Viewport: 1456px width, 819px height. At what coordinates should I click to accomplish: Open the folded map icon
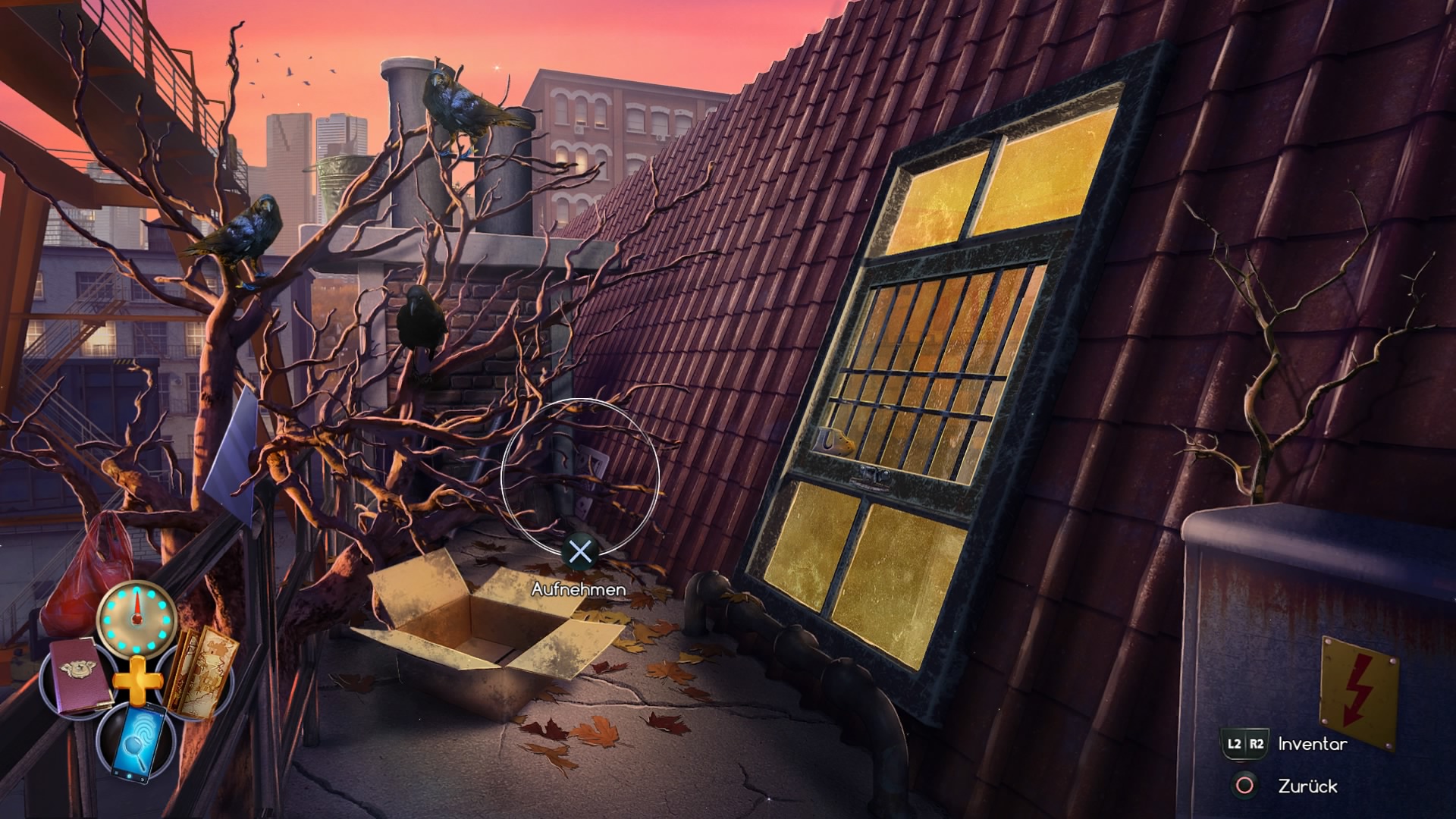[199, 673]
